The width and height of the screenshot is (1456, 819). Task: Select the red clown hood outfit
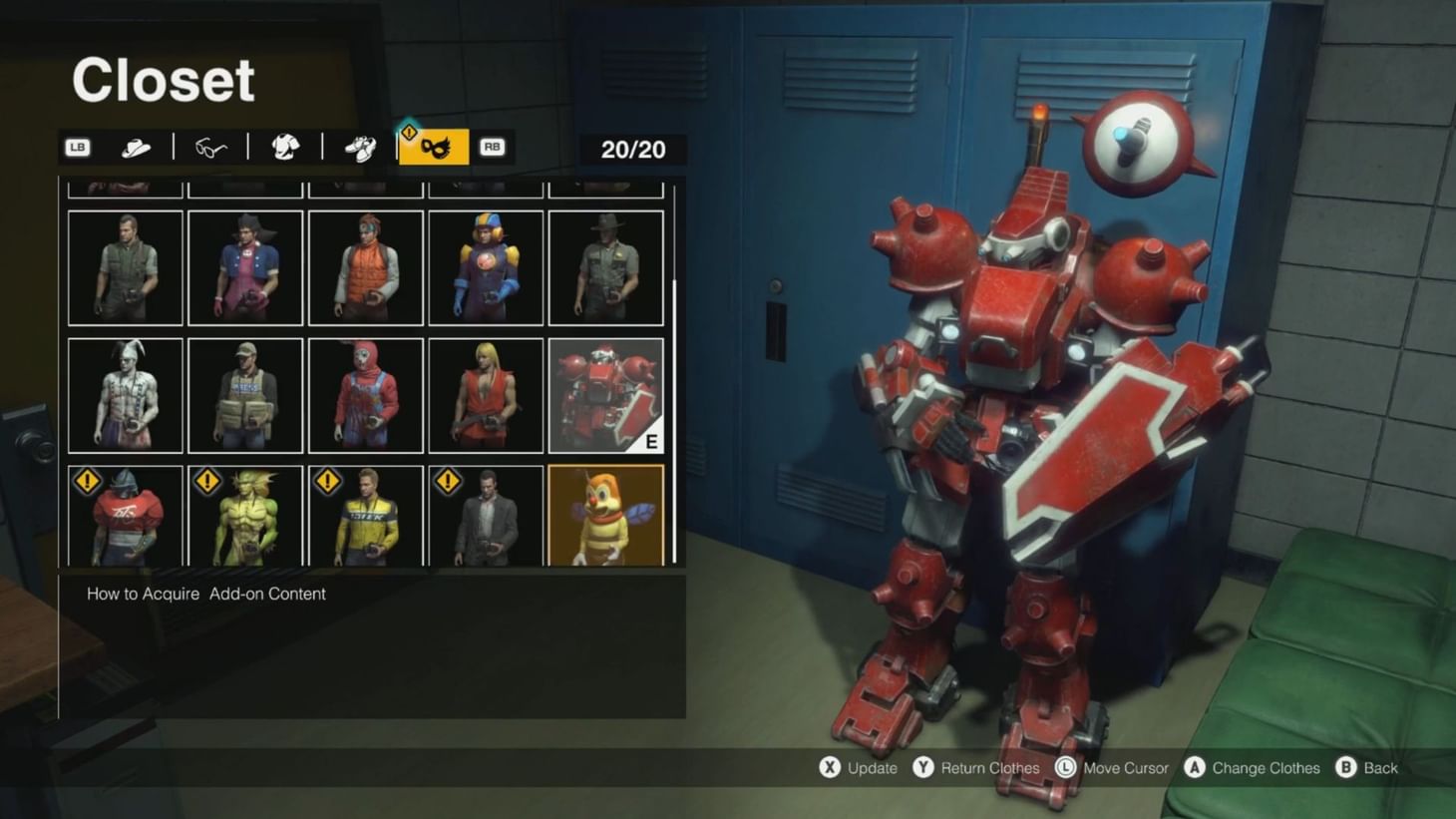pyautogui.click(x=365, y=394)
